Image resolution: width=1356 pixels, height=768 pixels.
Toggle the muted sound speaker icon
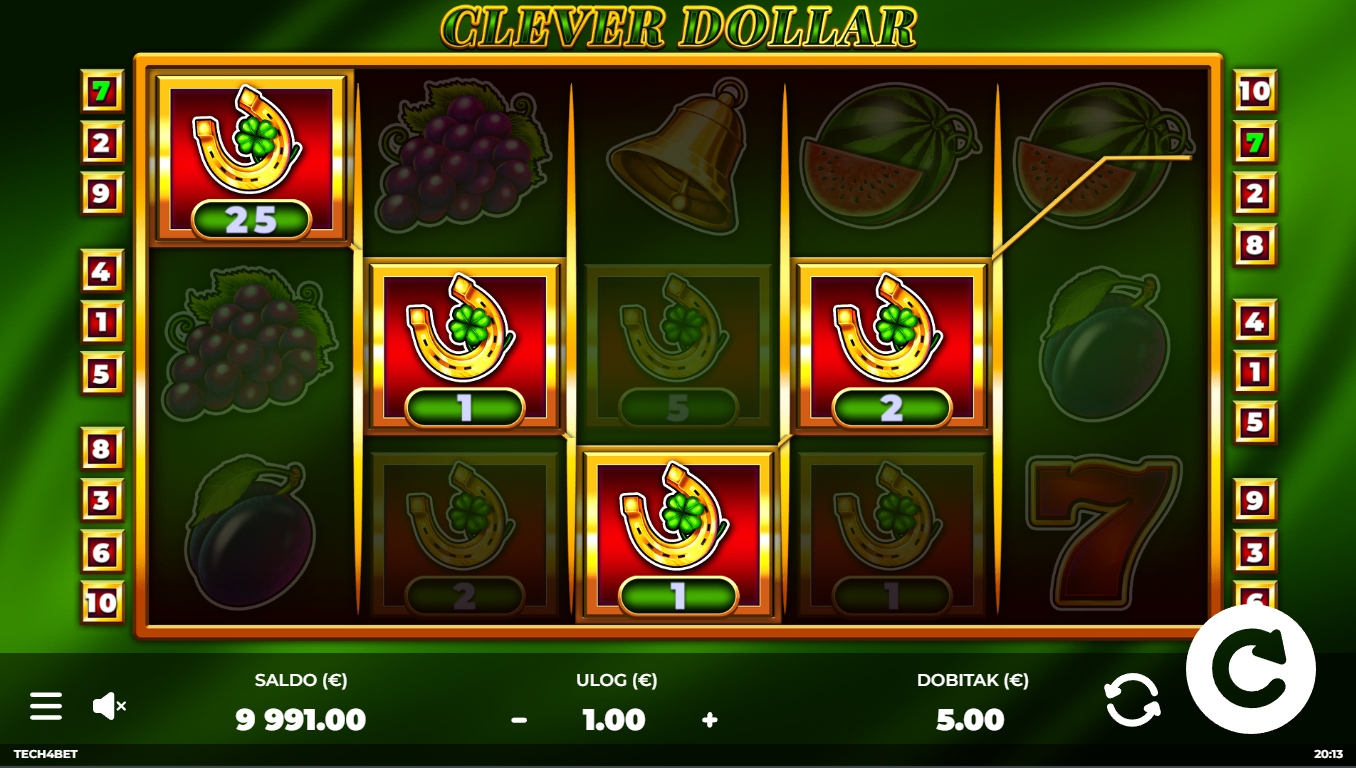(x=109, y=706)
